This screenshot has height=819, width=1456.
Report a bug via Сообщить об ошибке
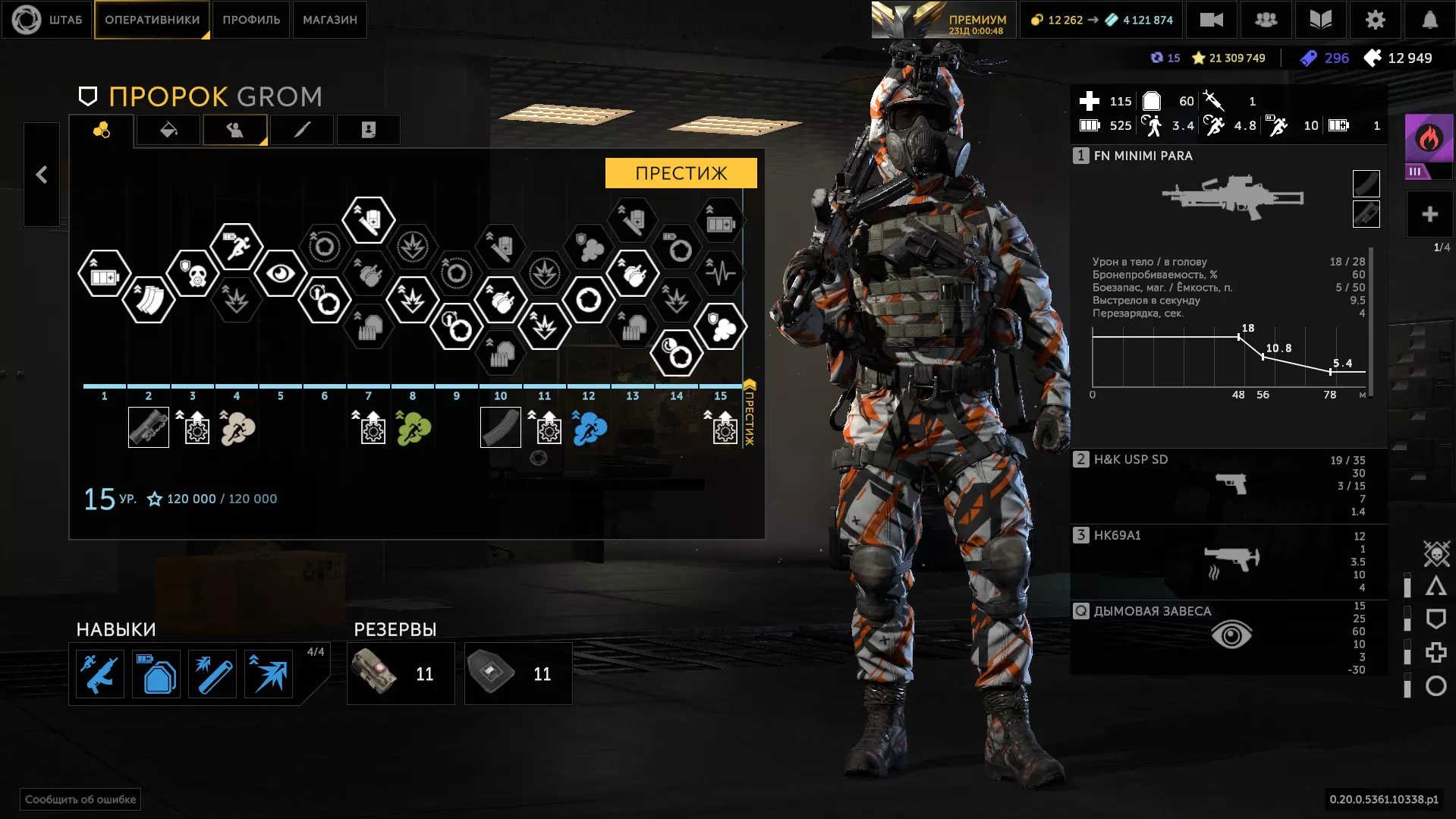(80, 799)
